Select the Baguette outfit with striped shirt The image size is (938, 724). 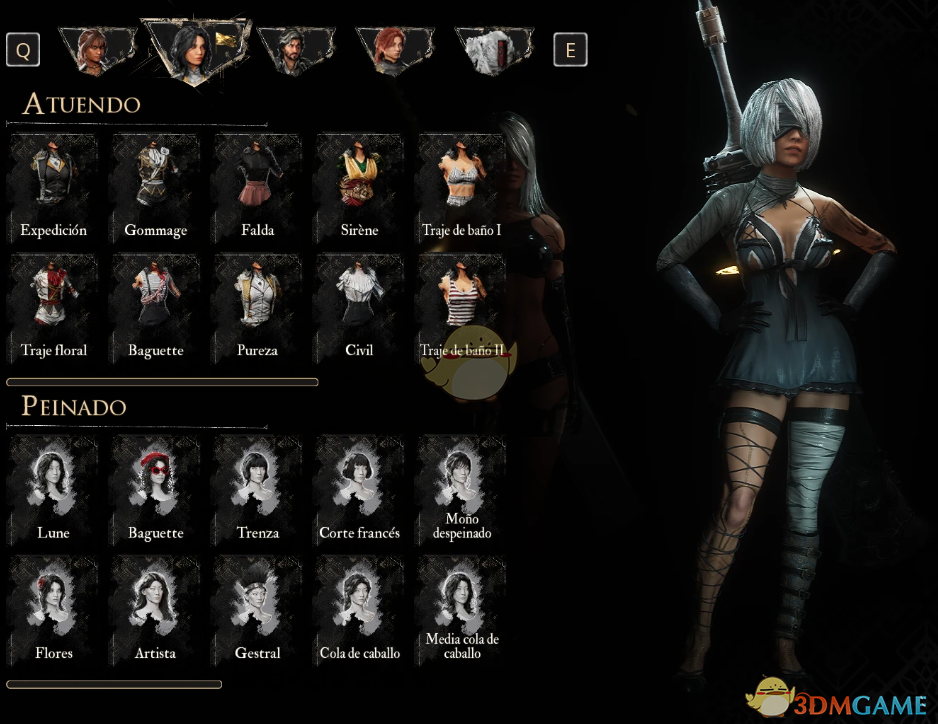click(156, 301)
